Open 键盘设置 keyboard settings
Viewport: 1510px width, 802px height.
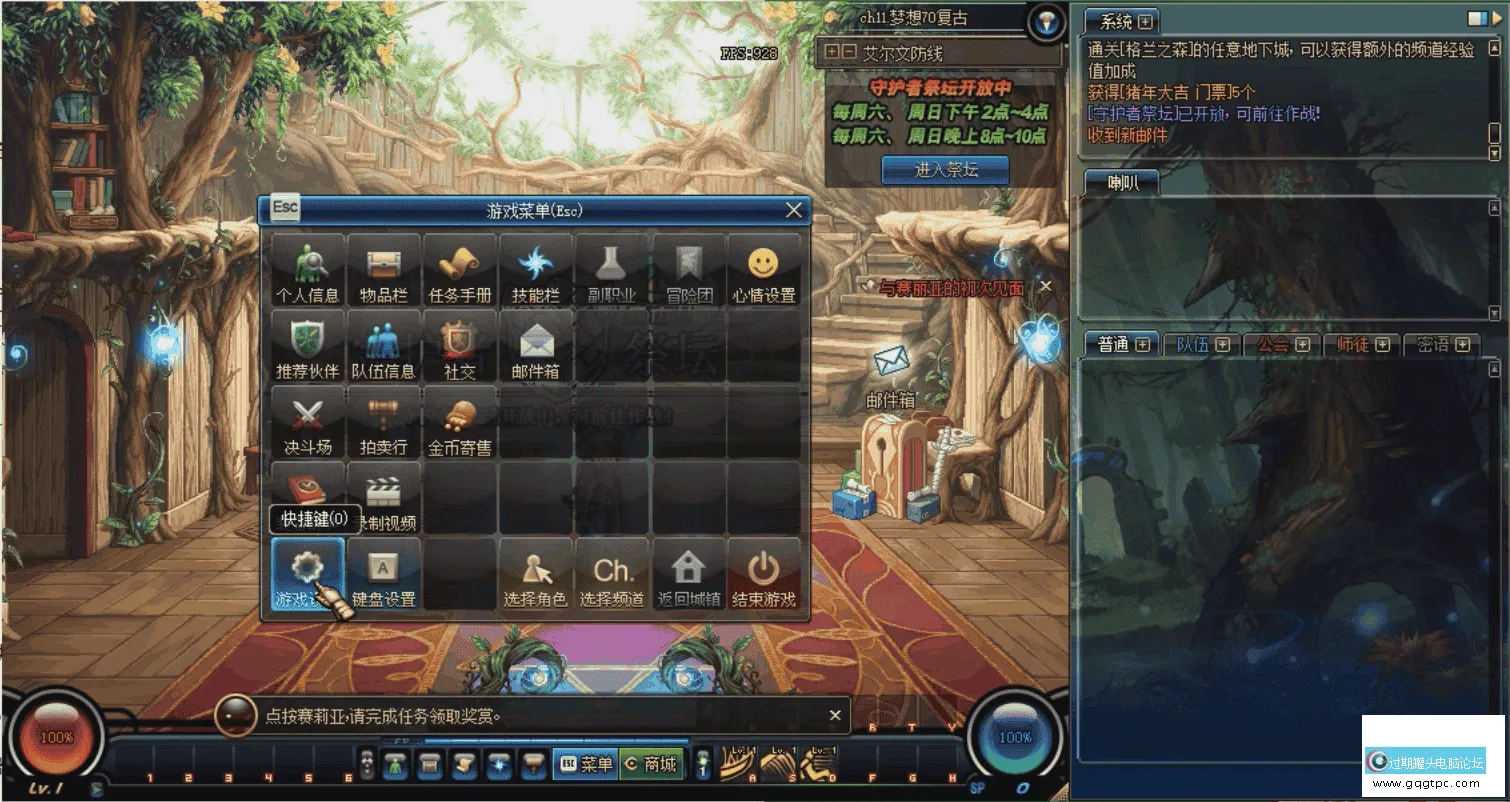pyautogui.click(x=384, y=575)
